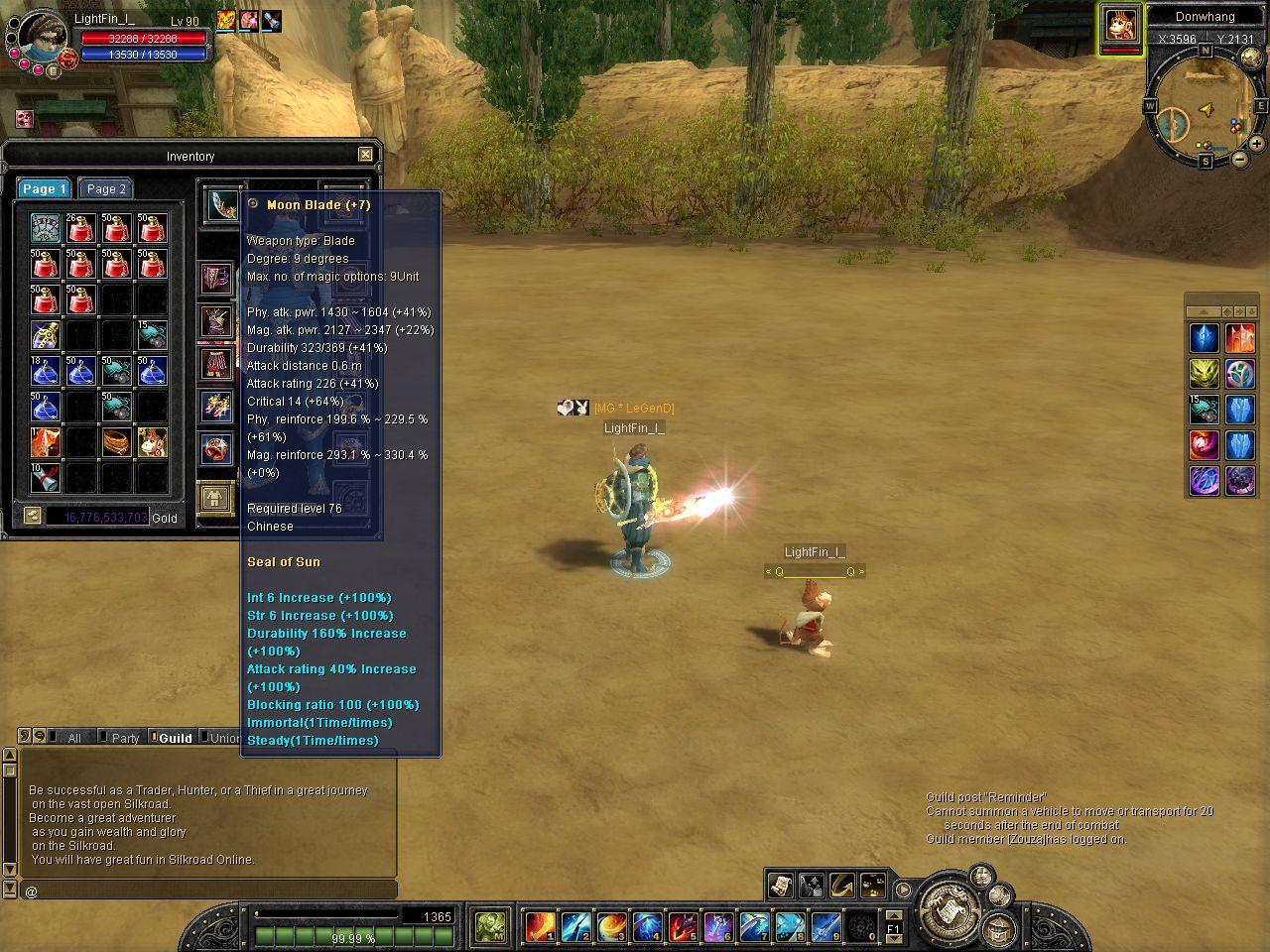Zoom out the minimap with minus button
The height and width of the screenshot is (952, 1270).
[1240, 159]
